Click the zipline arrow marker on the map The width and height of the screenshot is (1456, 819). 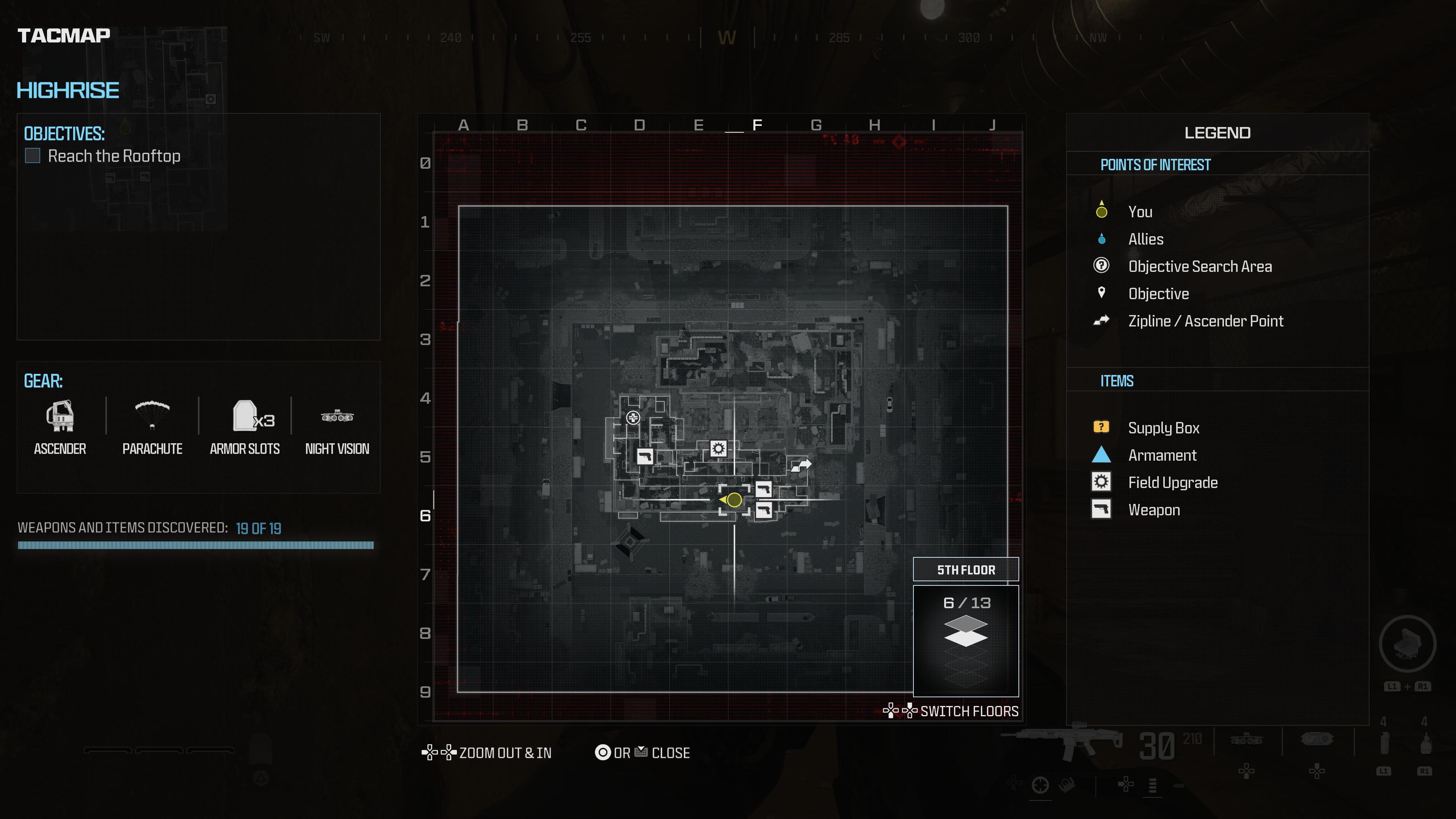[801, 465]
